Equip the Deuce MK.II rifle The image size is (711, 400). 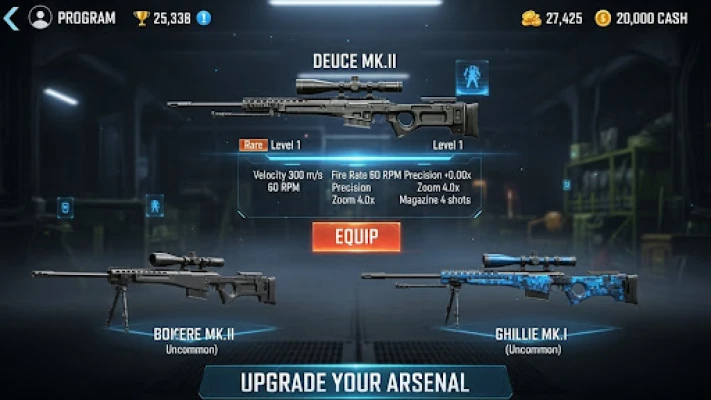(x=356, y=237)
